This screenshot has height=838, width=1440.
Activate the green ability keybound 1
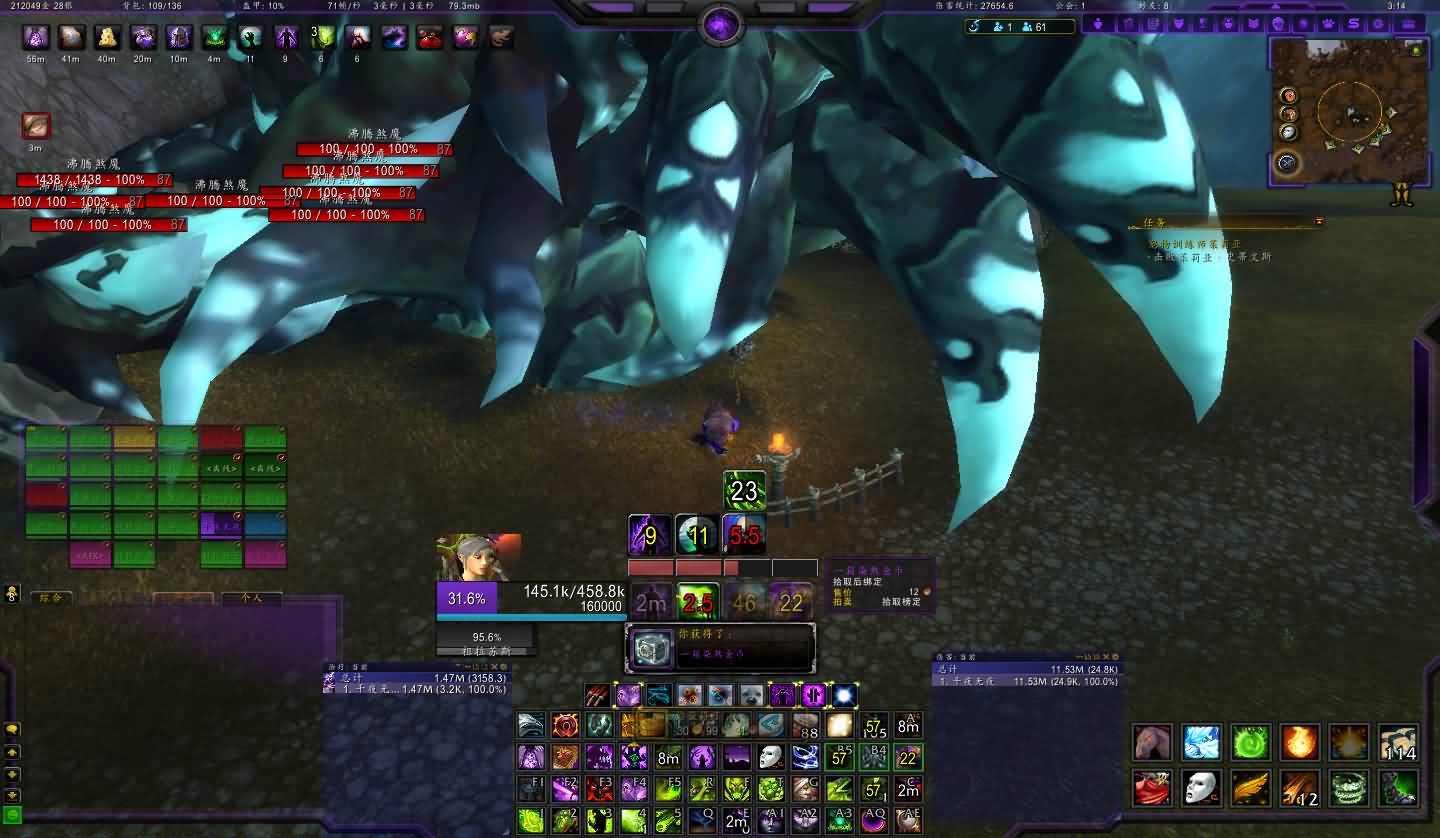pos(531,821)
